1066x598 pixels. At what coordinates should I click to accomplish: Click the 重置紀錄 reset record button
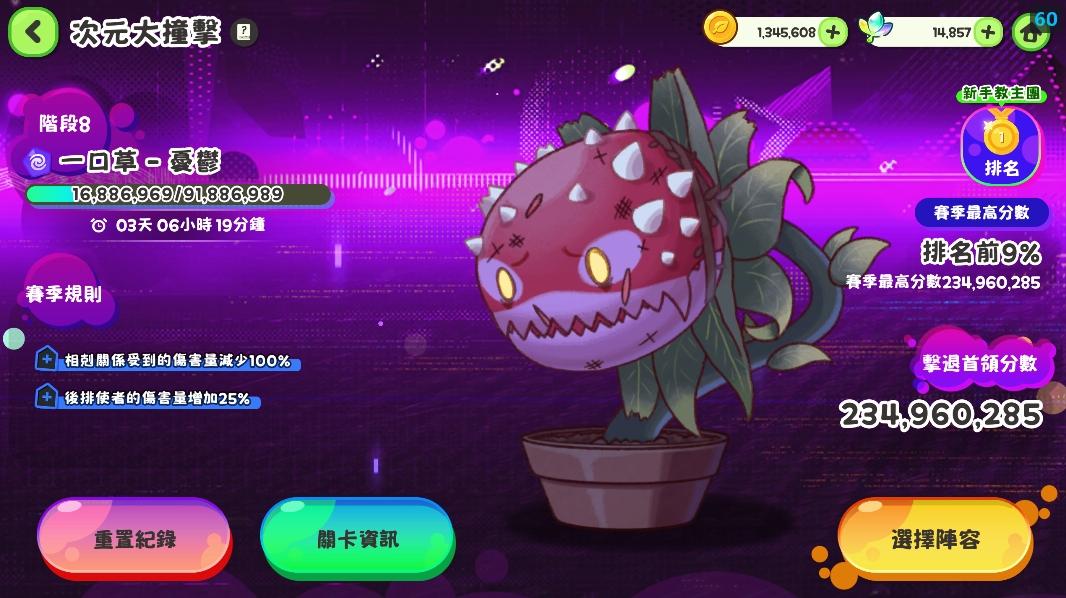(134, 539)
